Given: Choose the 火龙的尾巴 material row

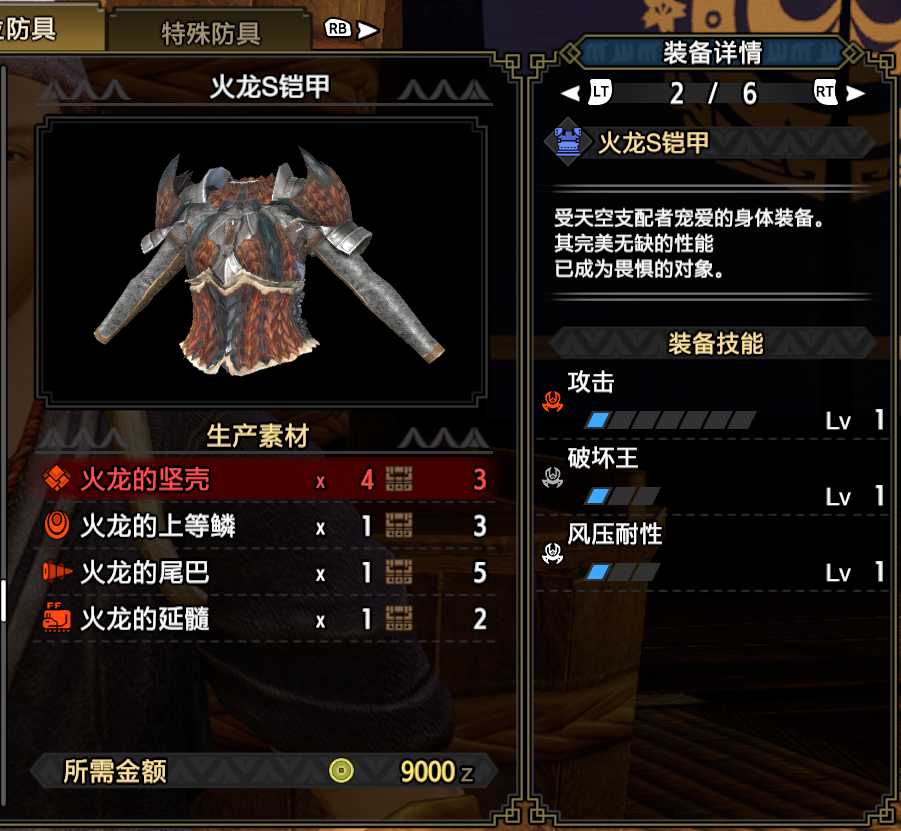Looking at the screenshot, I should 265,573.
